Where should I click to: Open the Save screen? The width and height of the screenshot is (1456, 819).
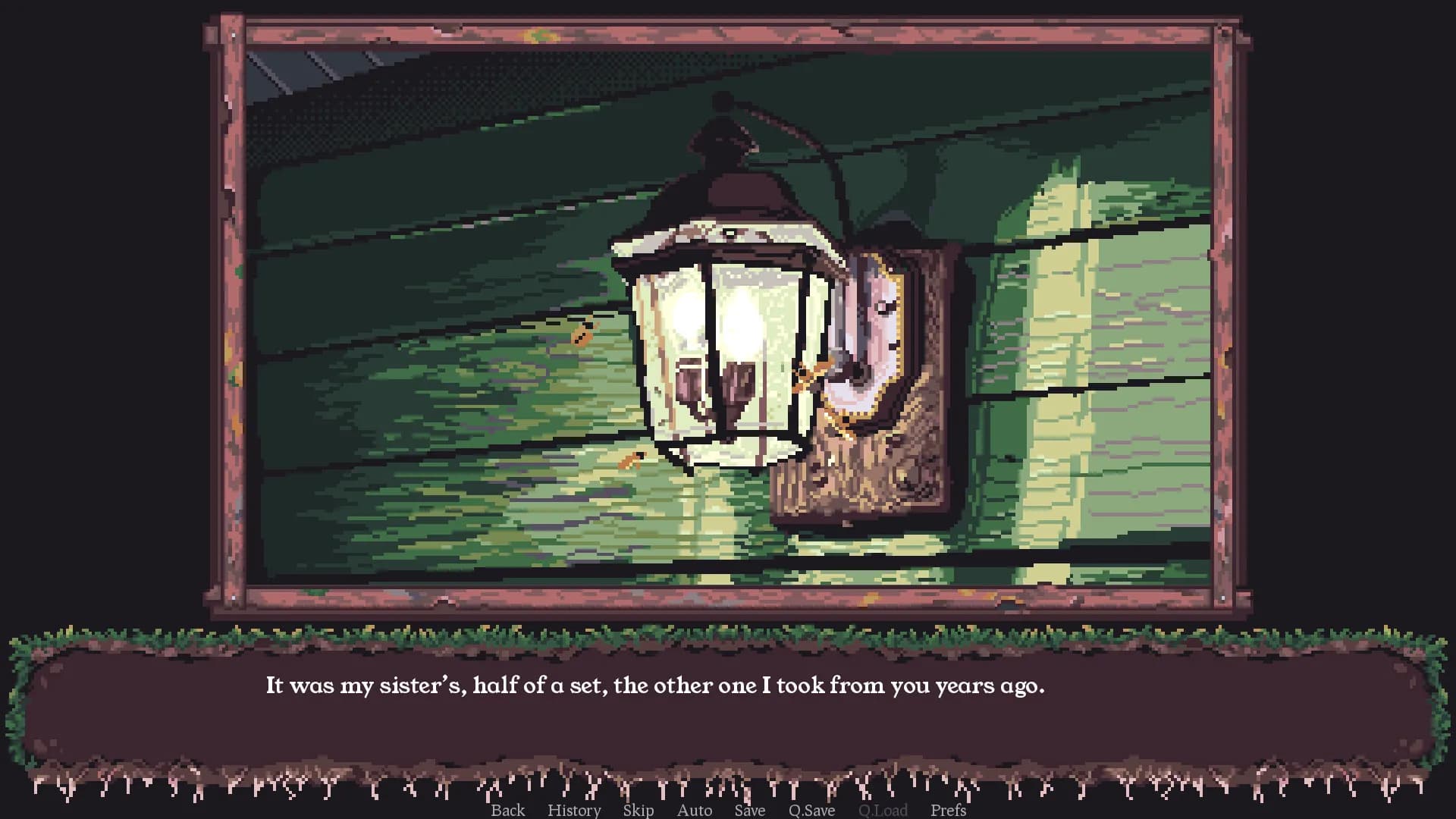click(749, 810)
